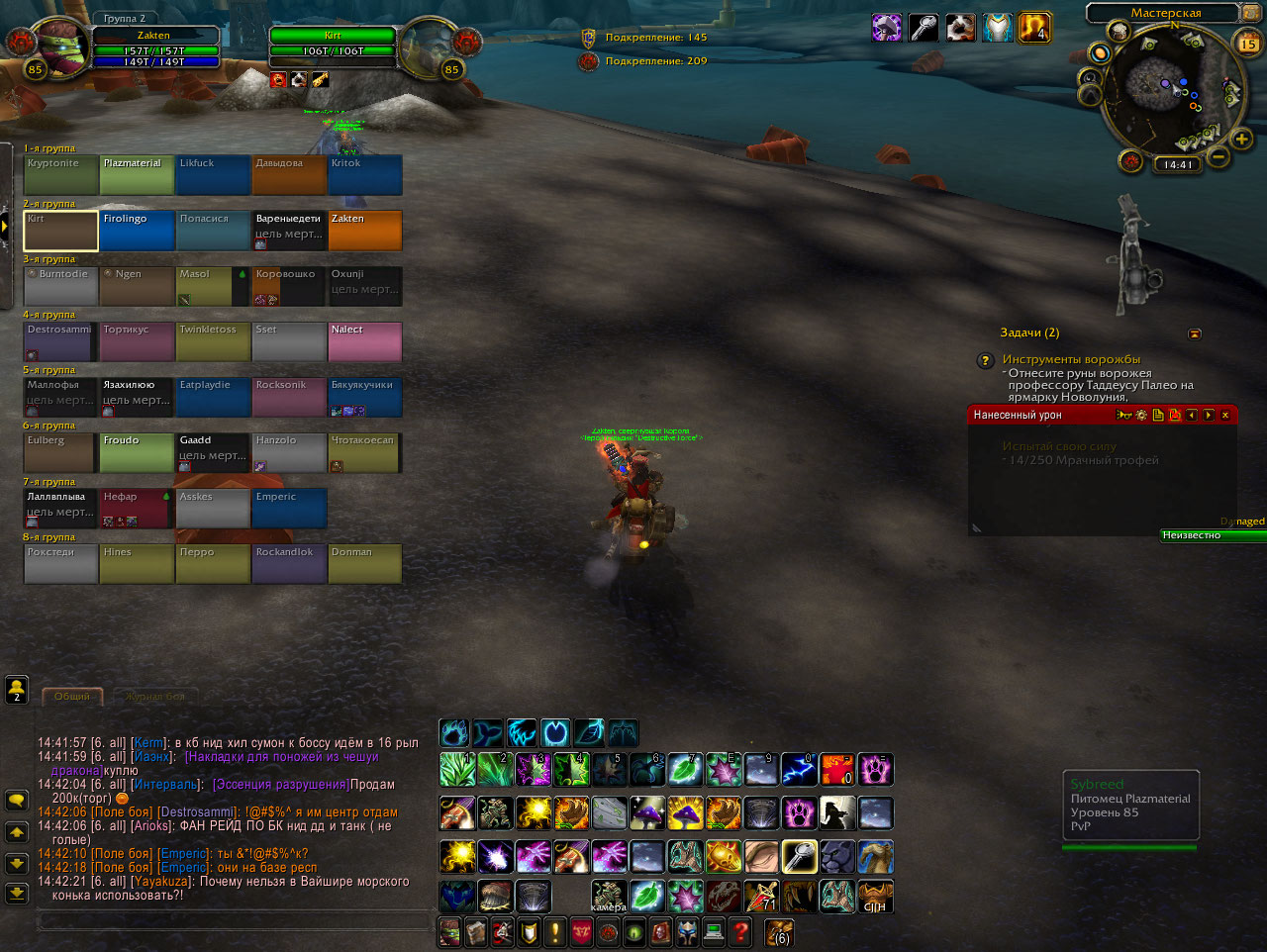Close the Нанесенный урон damage meter window
Screen dimensions: 1267x952
(x=1225, y=416)
